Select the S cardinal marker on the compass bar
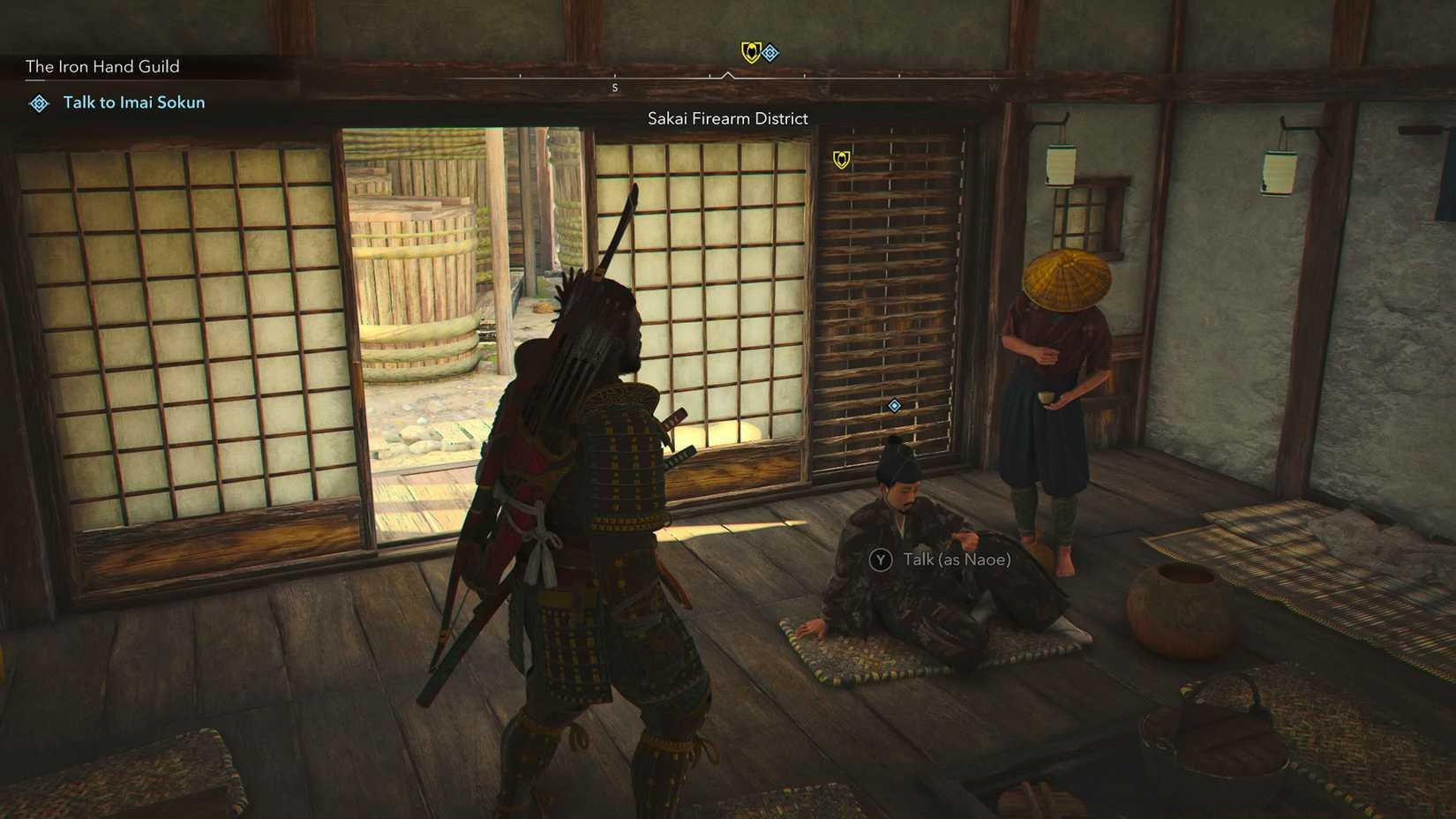This screenshot has width=1456, height=819. pos(614,87)
